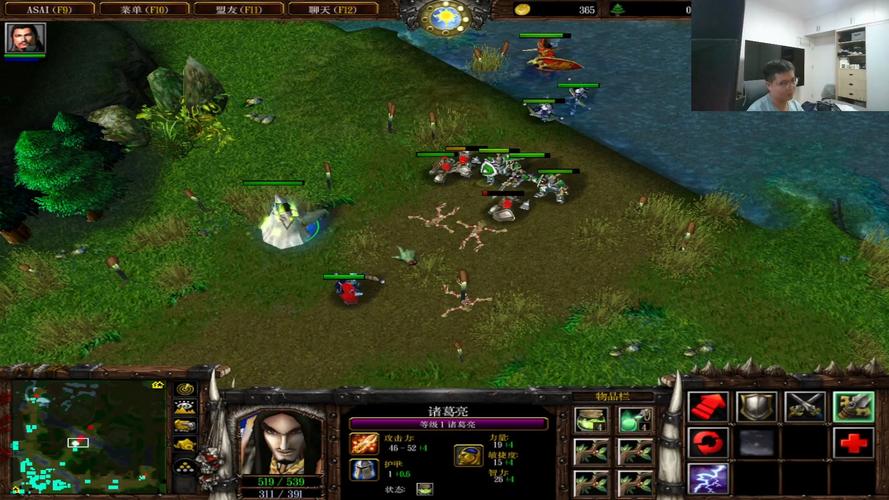Click the grey cloud ability icon
Screen dimensions: 889x500
(x=756, y=442)
